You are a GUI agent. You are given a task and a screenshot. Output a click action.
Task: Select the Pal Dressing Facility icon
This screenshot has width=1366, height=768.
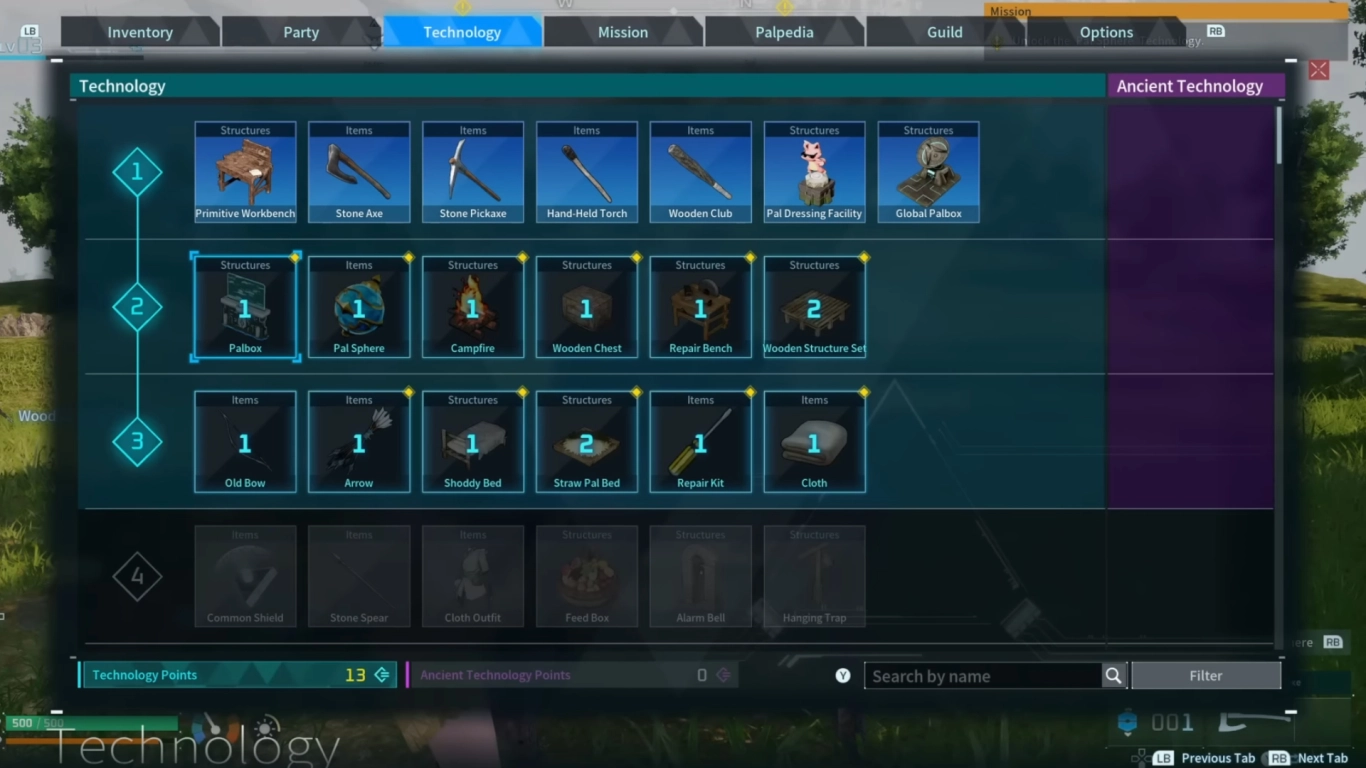(814, 171)
